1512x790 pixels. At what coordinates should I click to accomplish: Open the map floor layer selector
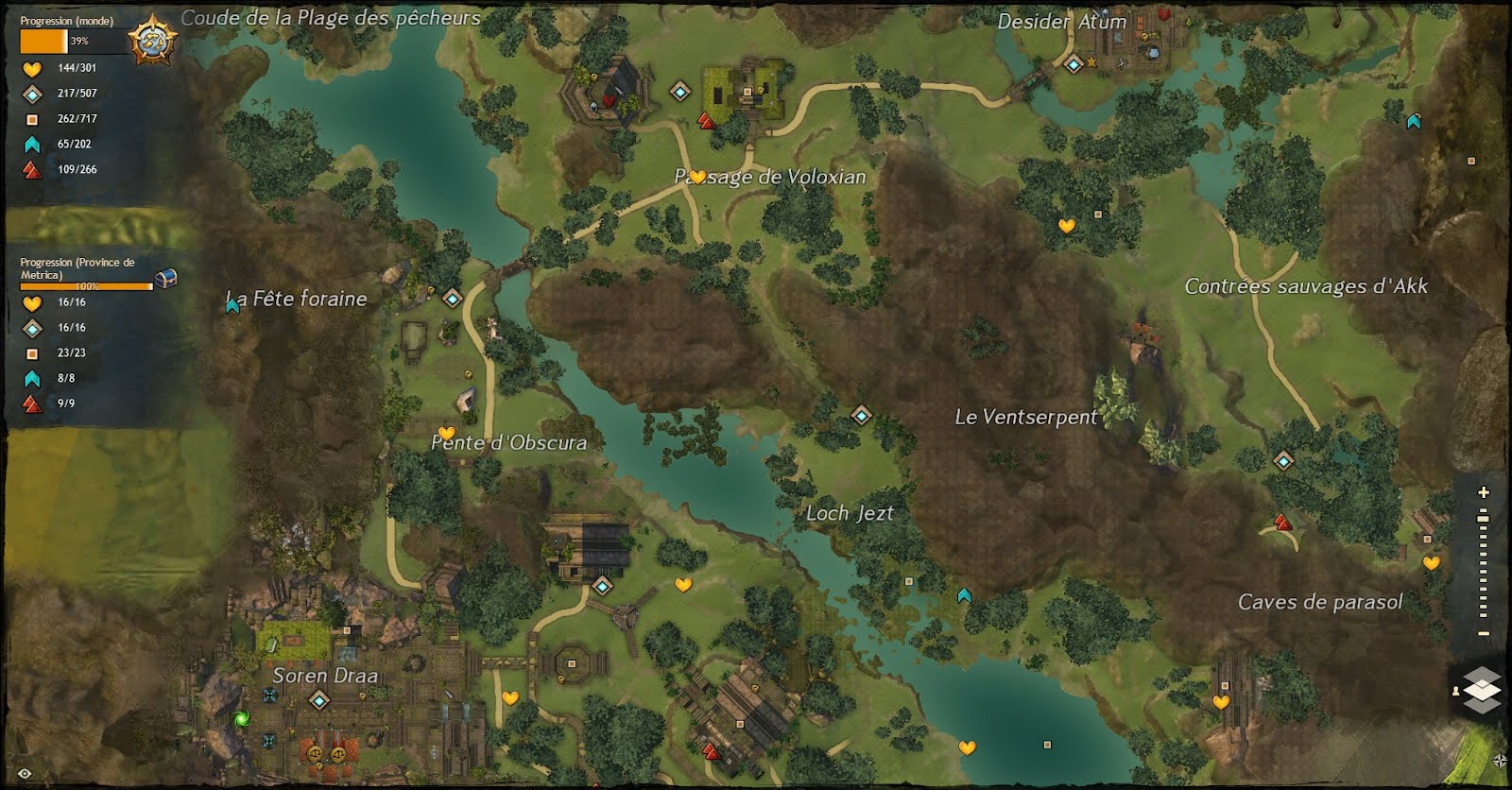point(1482,690)
